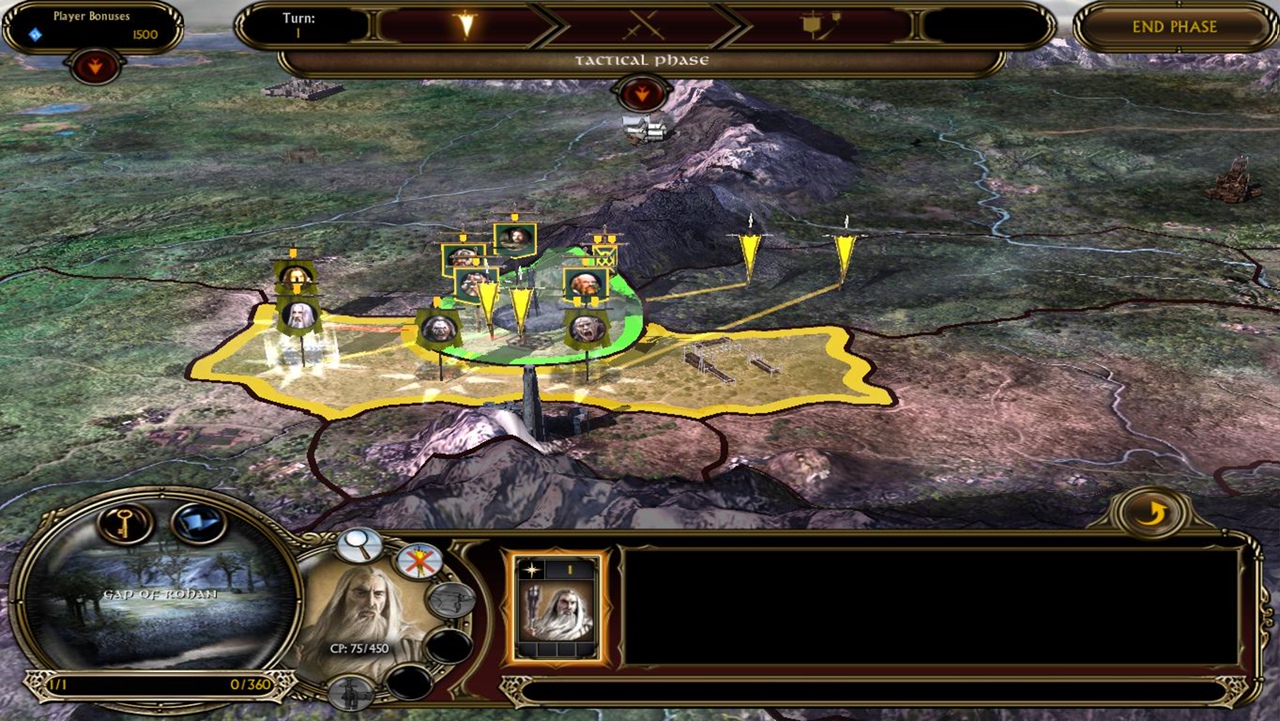
Task: Click the blue flag button
Action: (x=197, y=523)
